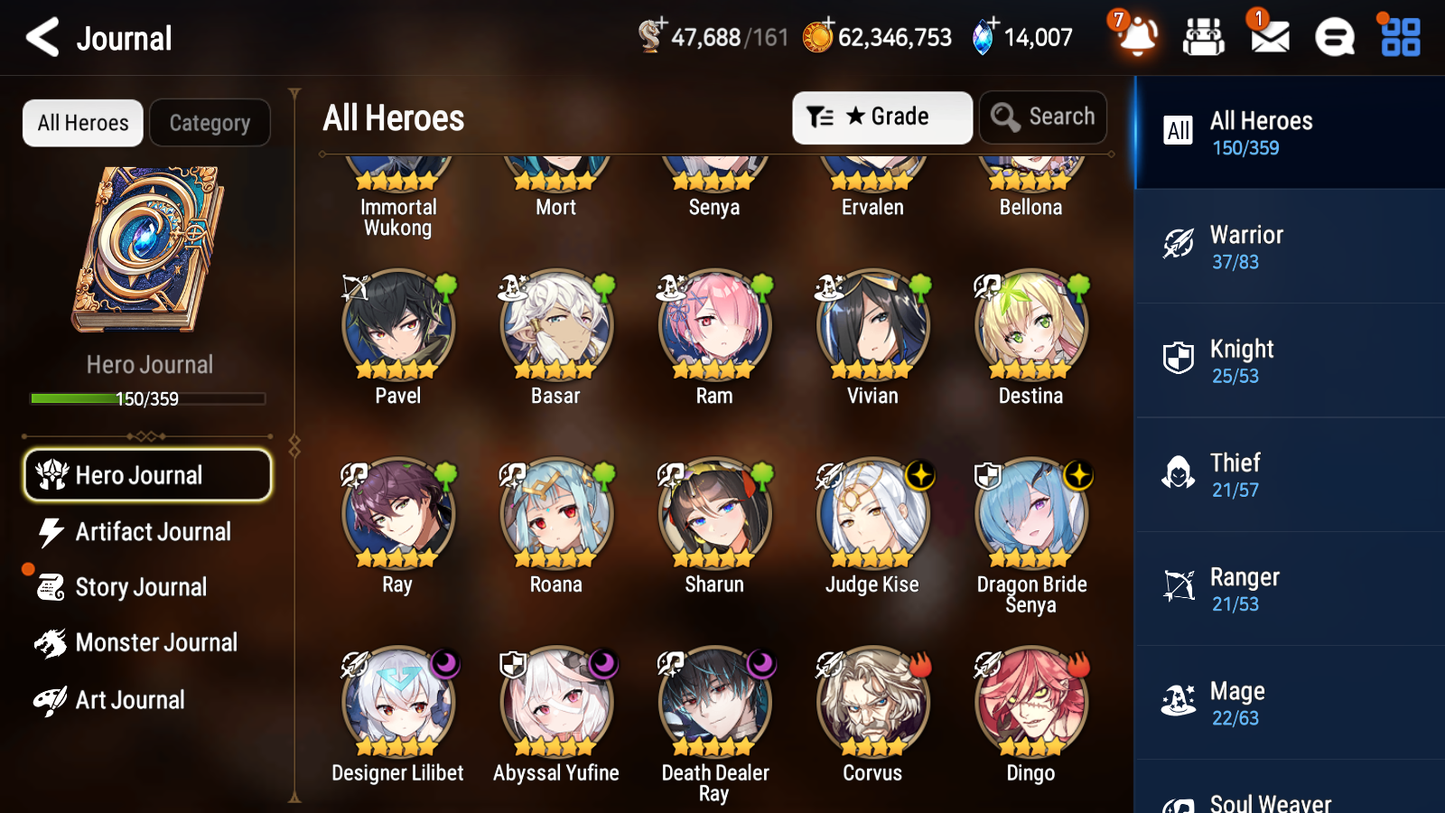The height and width of the screenshot is (813, 1445).
Task: Go back using the arrow button
Action: point(42,37)
